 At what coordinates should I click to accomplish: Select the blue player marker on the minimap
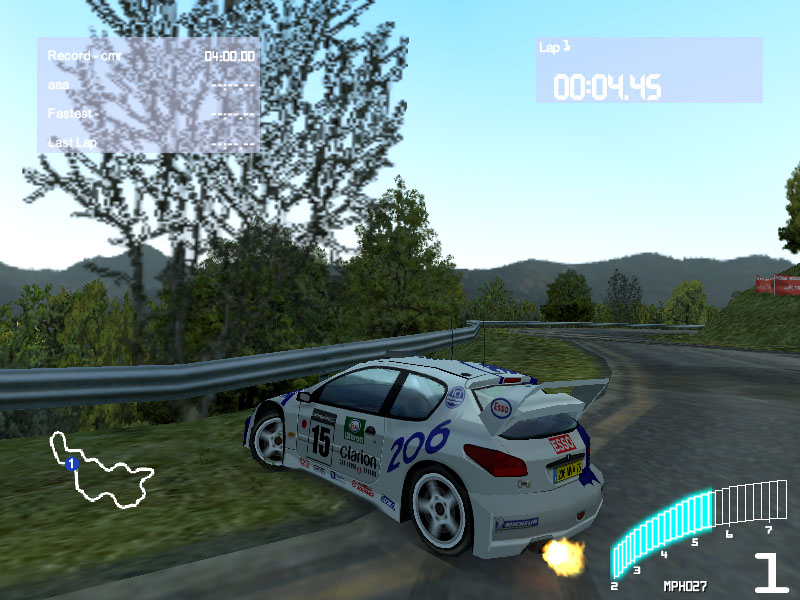pyautogui.click(x=71, y=464)
